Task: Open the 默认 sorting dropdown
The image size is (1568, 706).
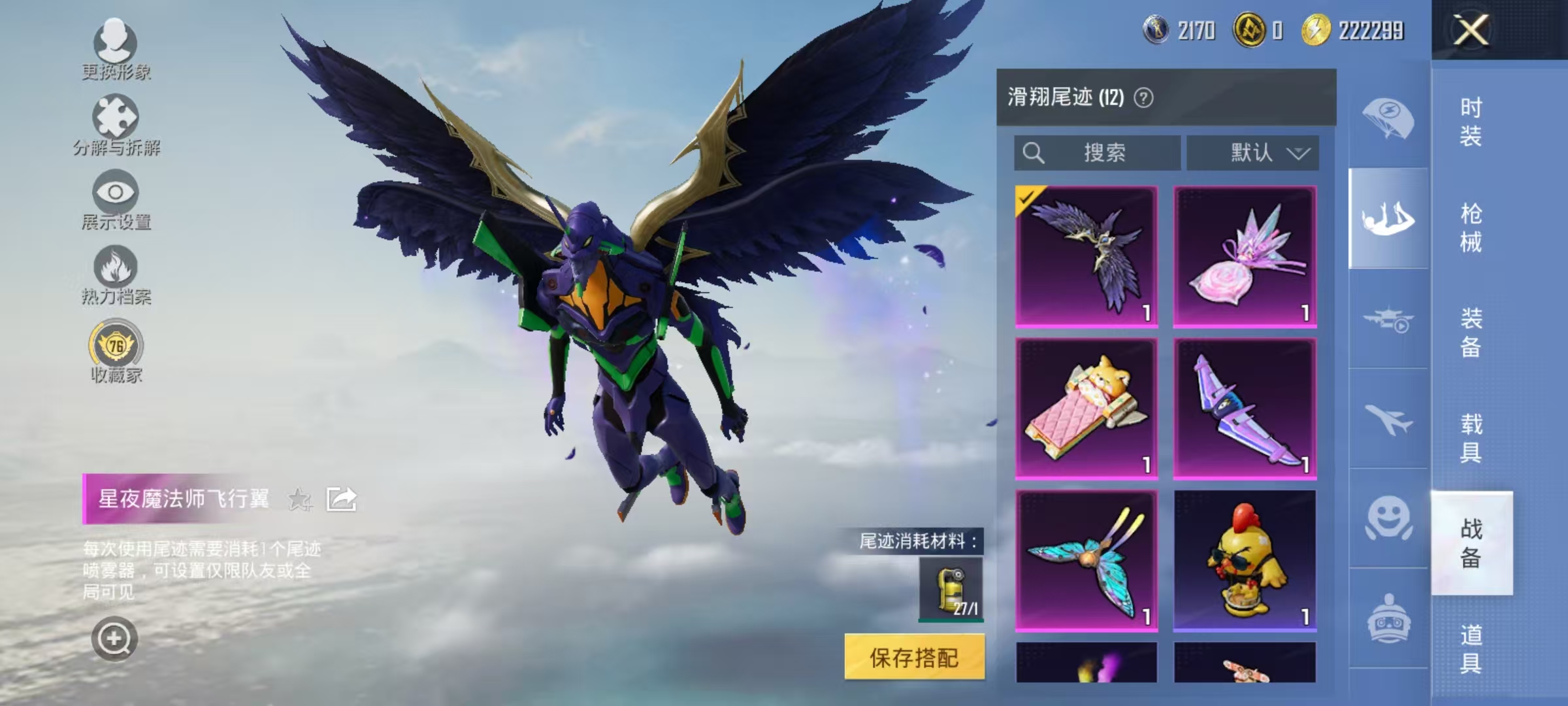Action: point(1252,152)
